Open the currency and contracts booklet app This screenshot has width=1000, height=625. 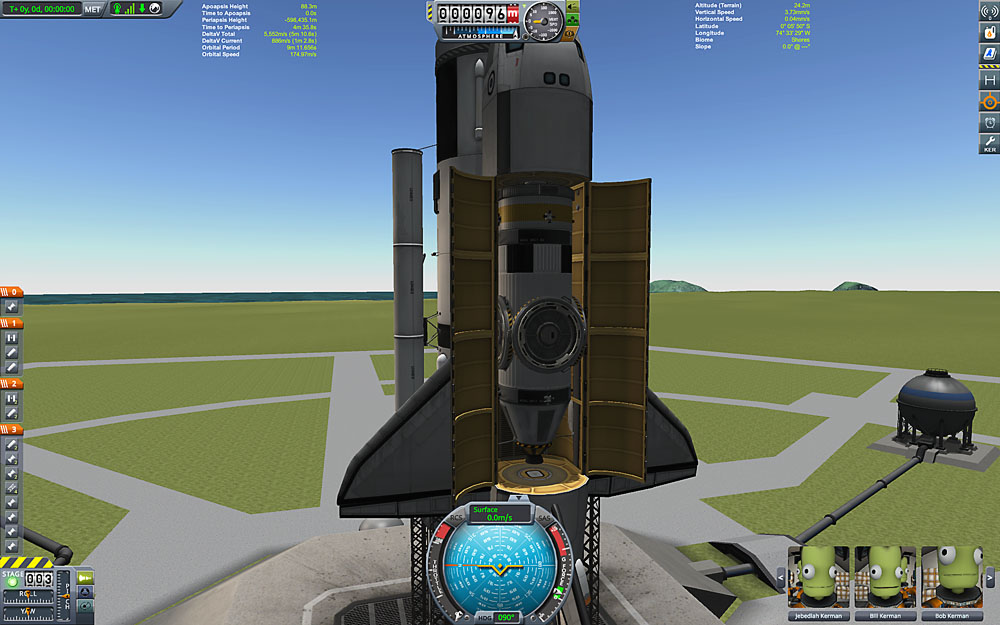click(988, 54)
